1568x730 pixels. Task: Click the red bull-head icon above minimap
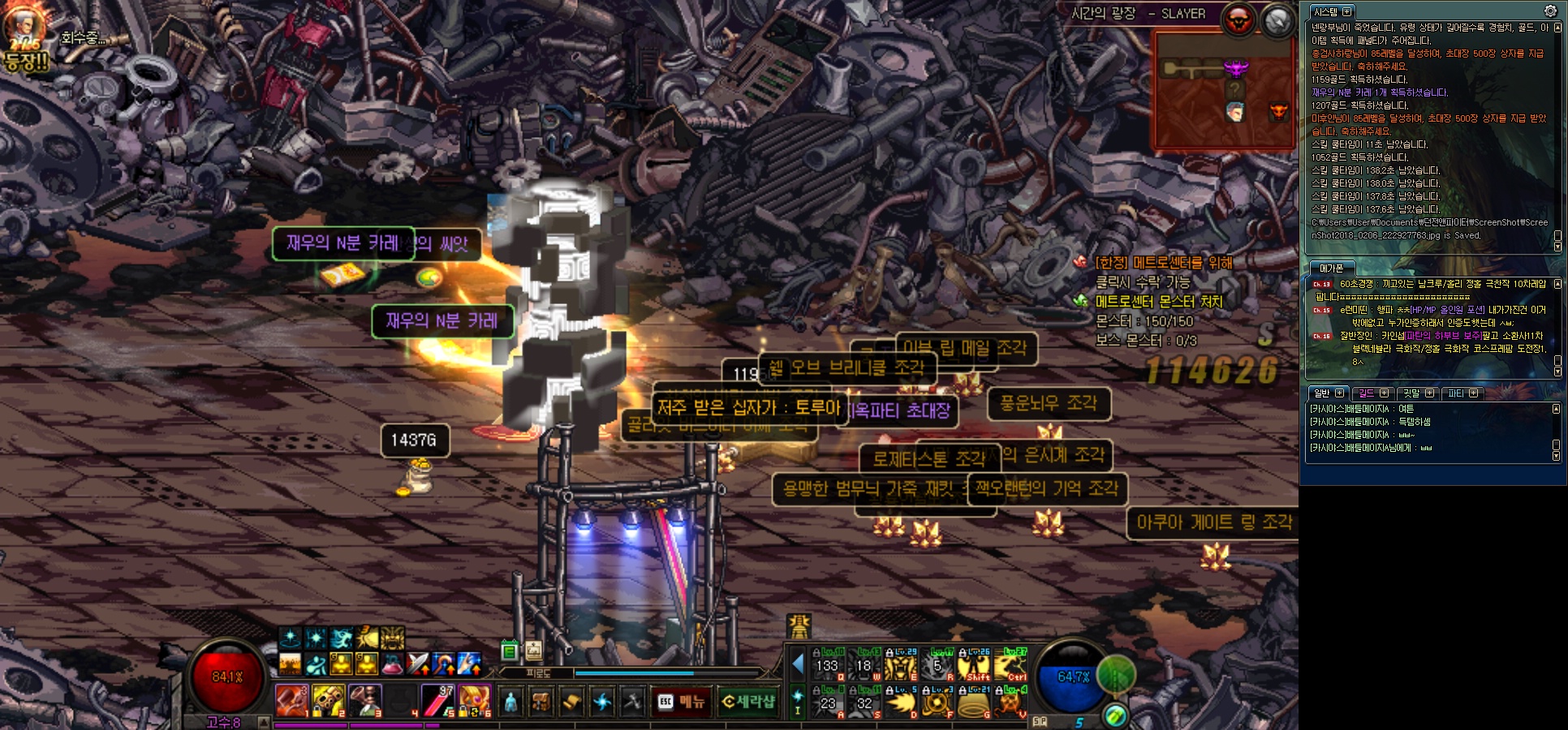point(1238,20)
